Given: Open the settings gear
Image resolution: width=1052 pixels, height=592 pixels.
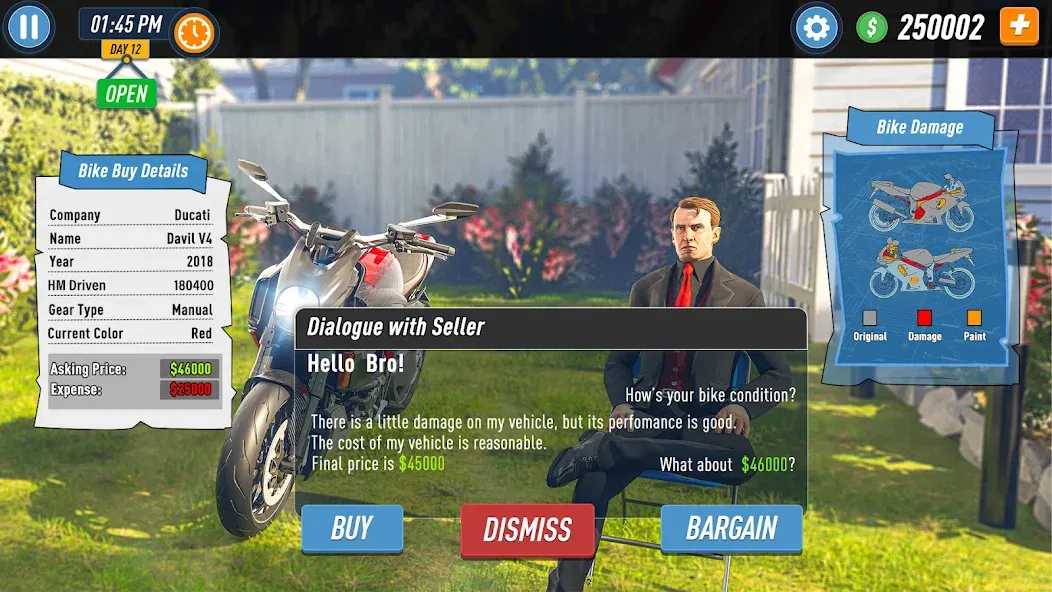Looking at the screenshot, I should (x=816, y=27).
